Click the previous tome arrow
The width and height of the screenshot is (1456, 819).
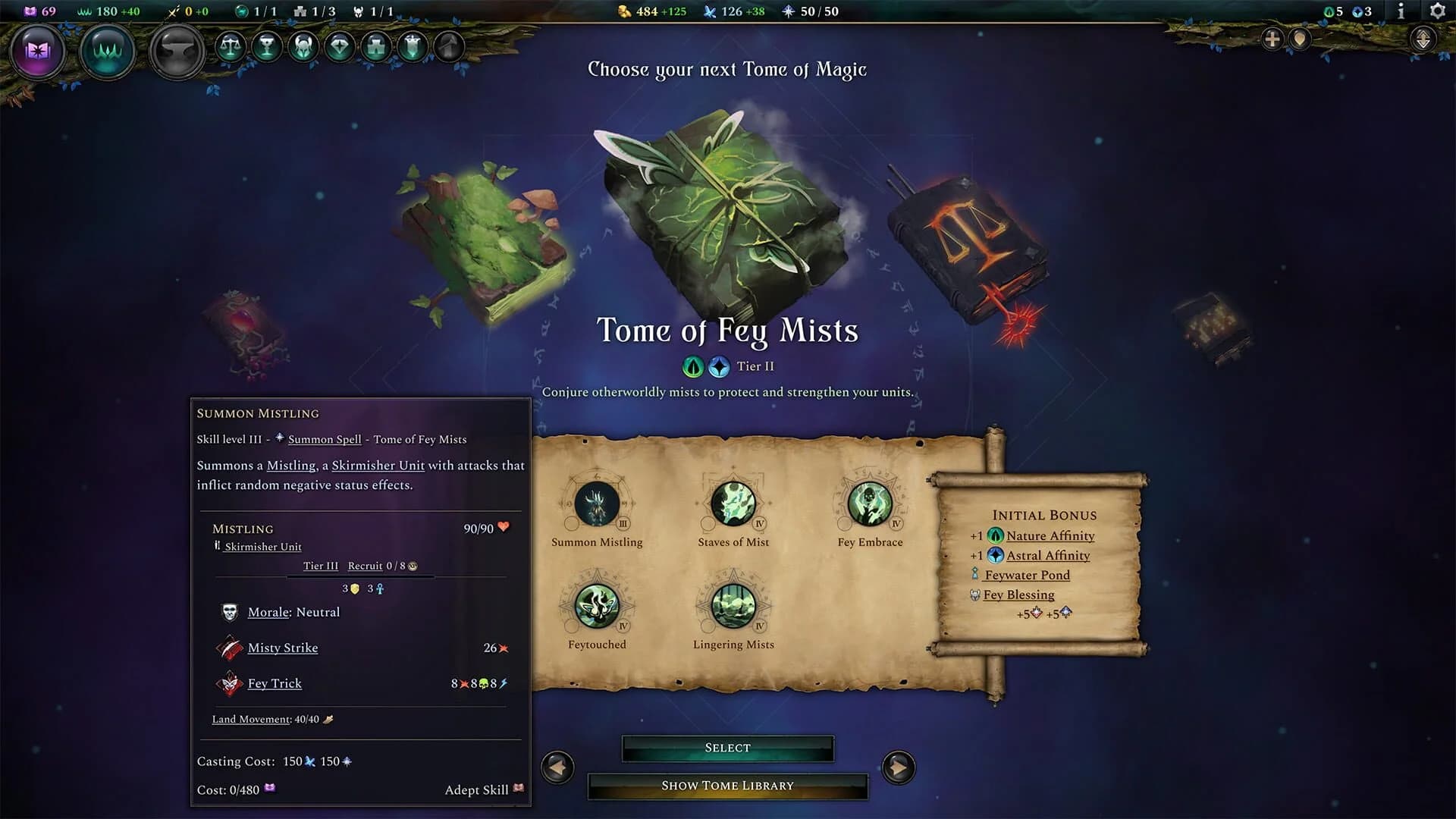tap(557, 767)
